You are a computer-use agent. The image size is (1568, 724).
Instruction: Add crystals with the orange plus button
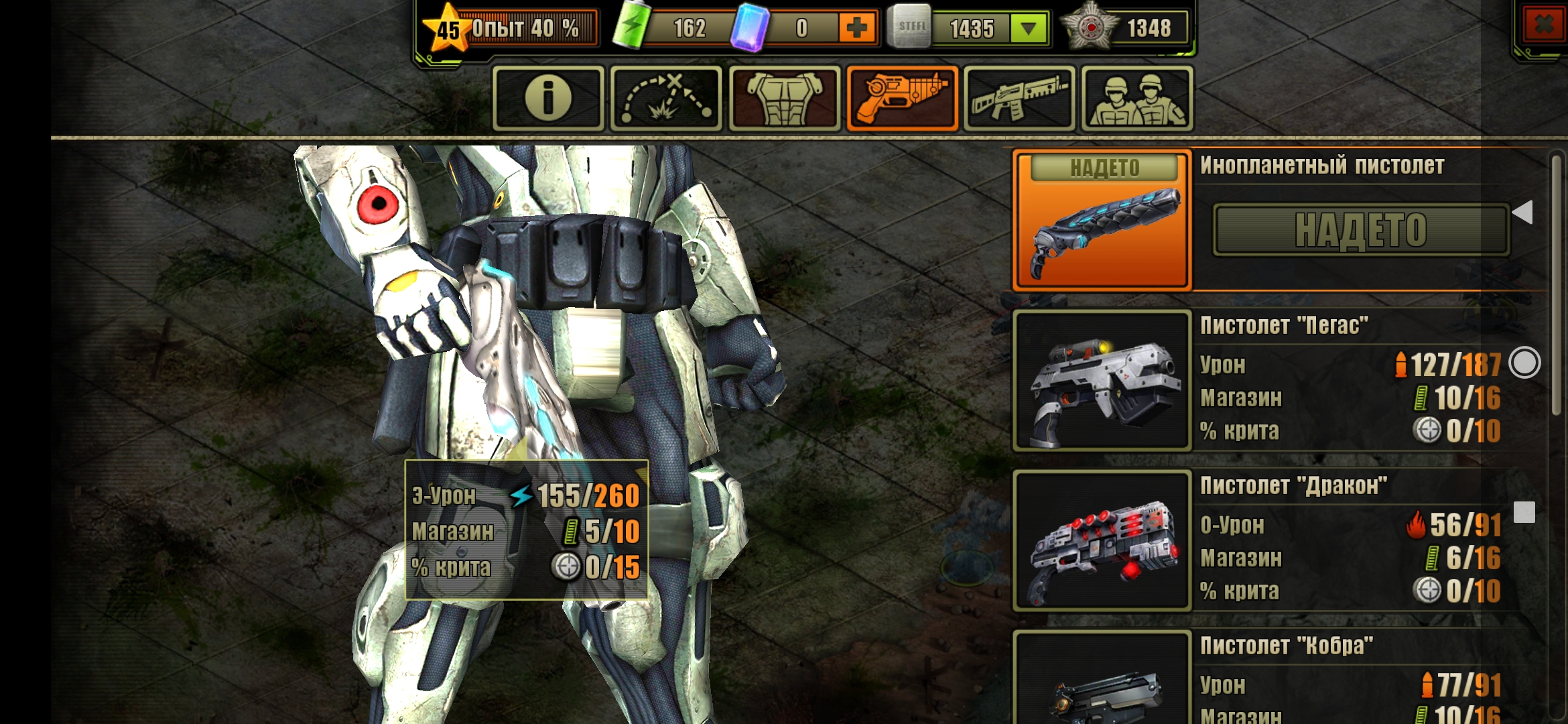(x=857, y=28)
